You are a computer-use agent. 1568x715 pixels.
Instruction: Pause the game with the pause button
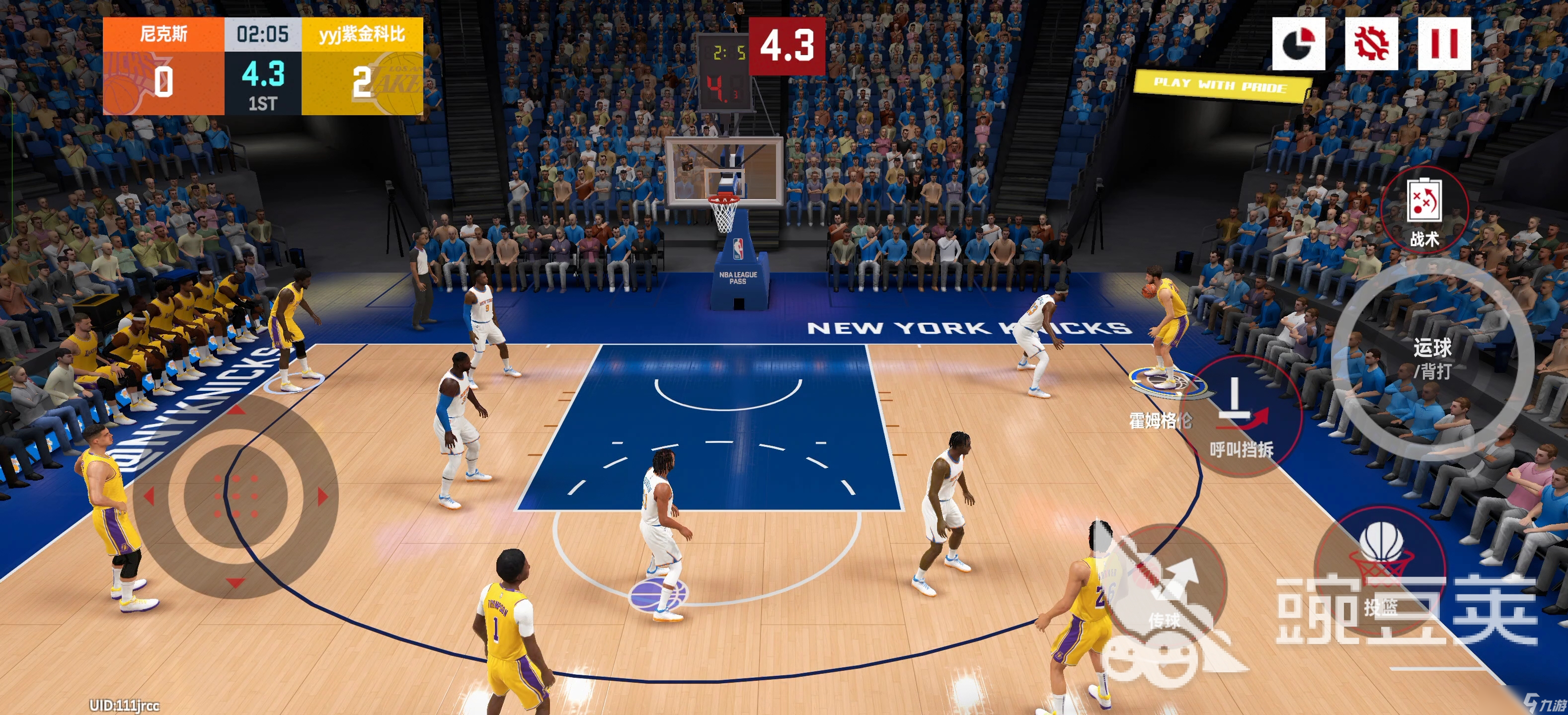[x=1444, y=44]
